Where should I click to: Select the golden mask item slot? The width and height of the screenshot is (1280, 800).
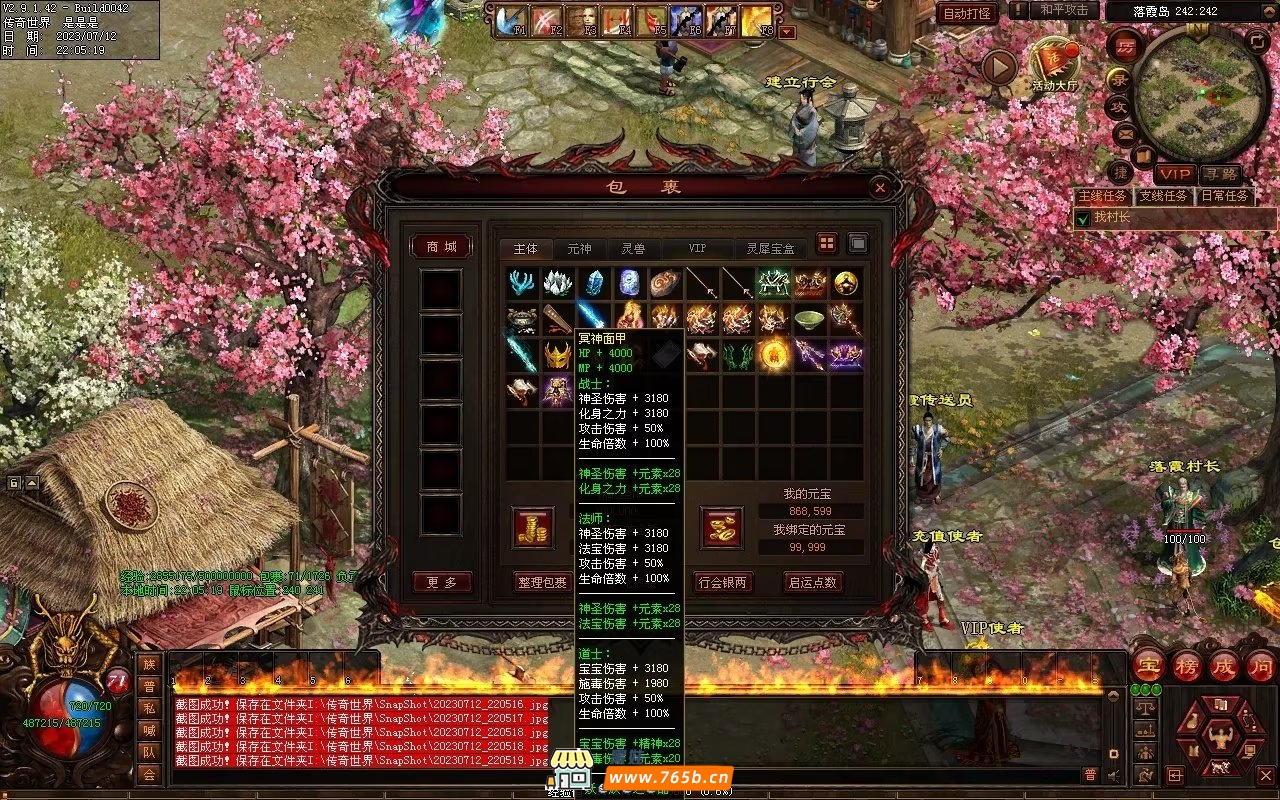point(558,355)
